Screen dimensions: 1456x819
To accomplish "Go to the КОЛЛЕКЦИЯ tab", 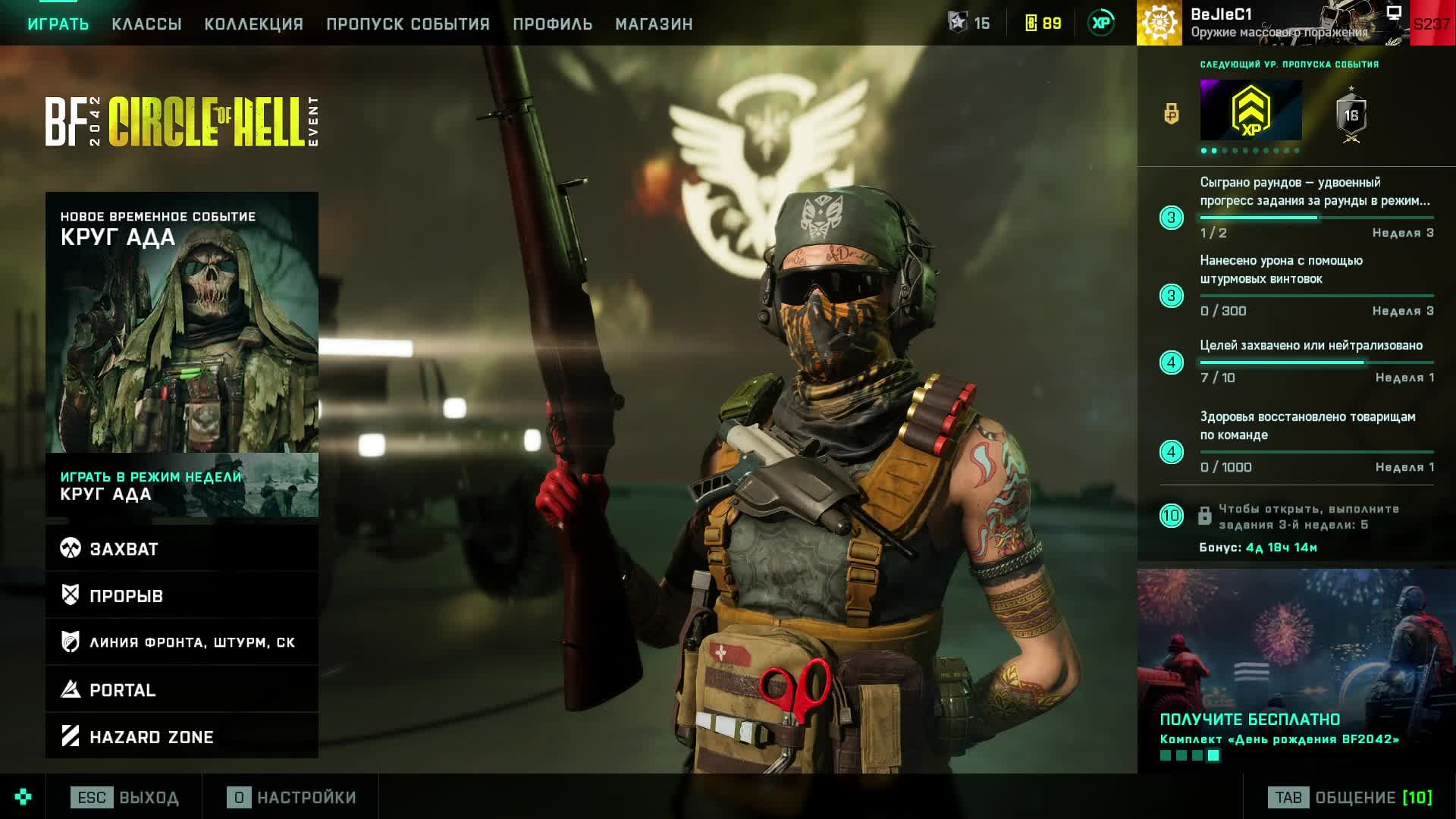I will click(x=254, y=24).
